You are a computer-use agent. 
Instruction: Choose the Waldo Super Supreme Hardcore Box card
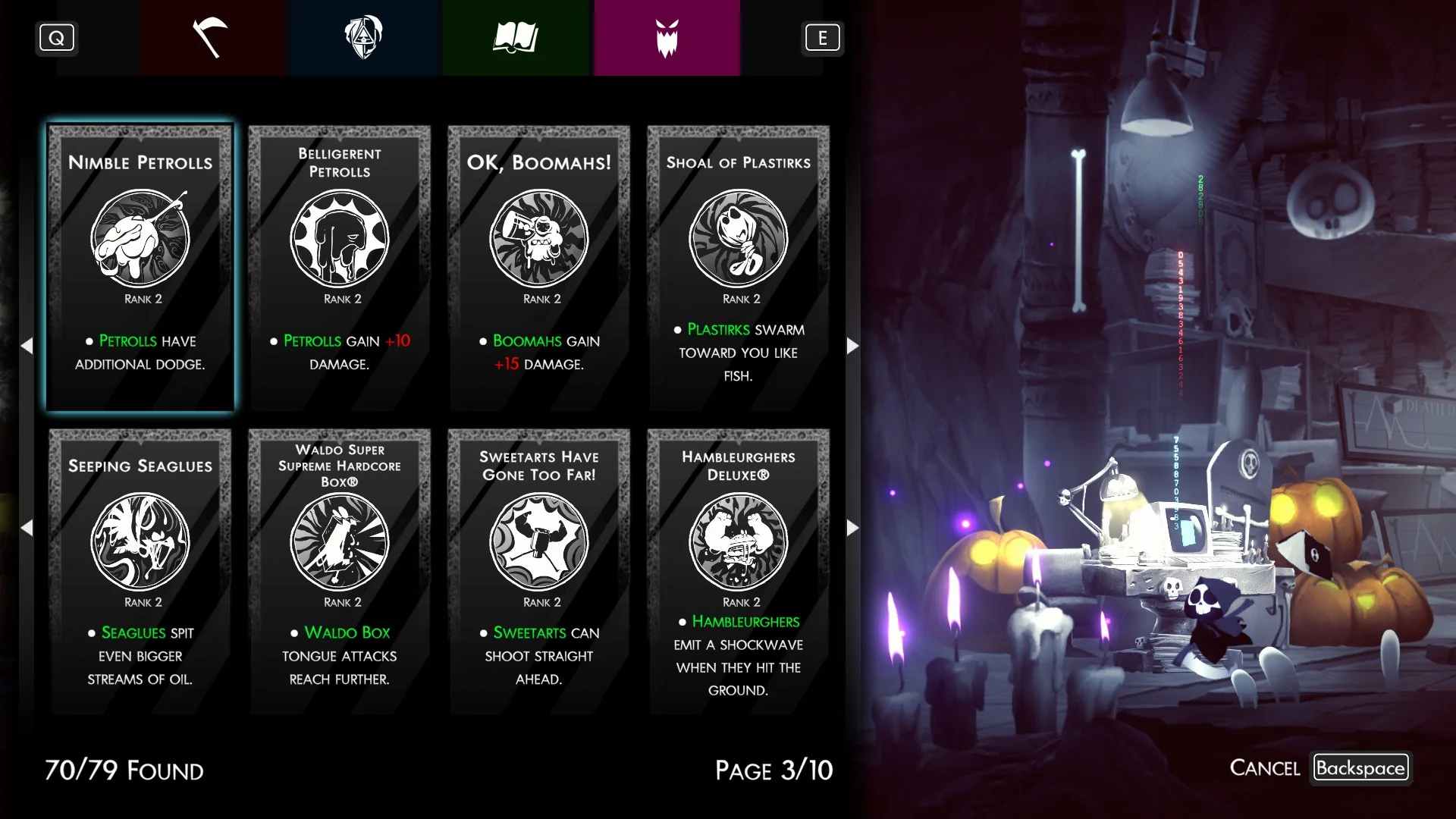[x=340, y=571]
